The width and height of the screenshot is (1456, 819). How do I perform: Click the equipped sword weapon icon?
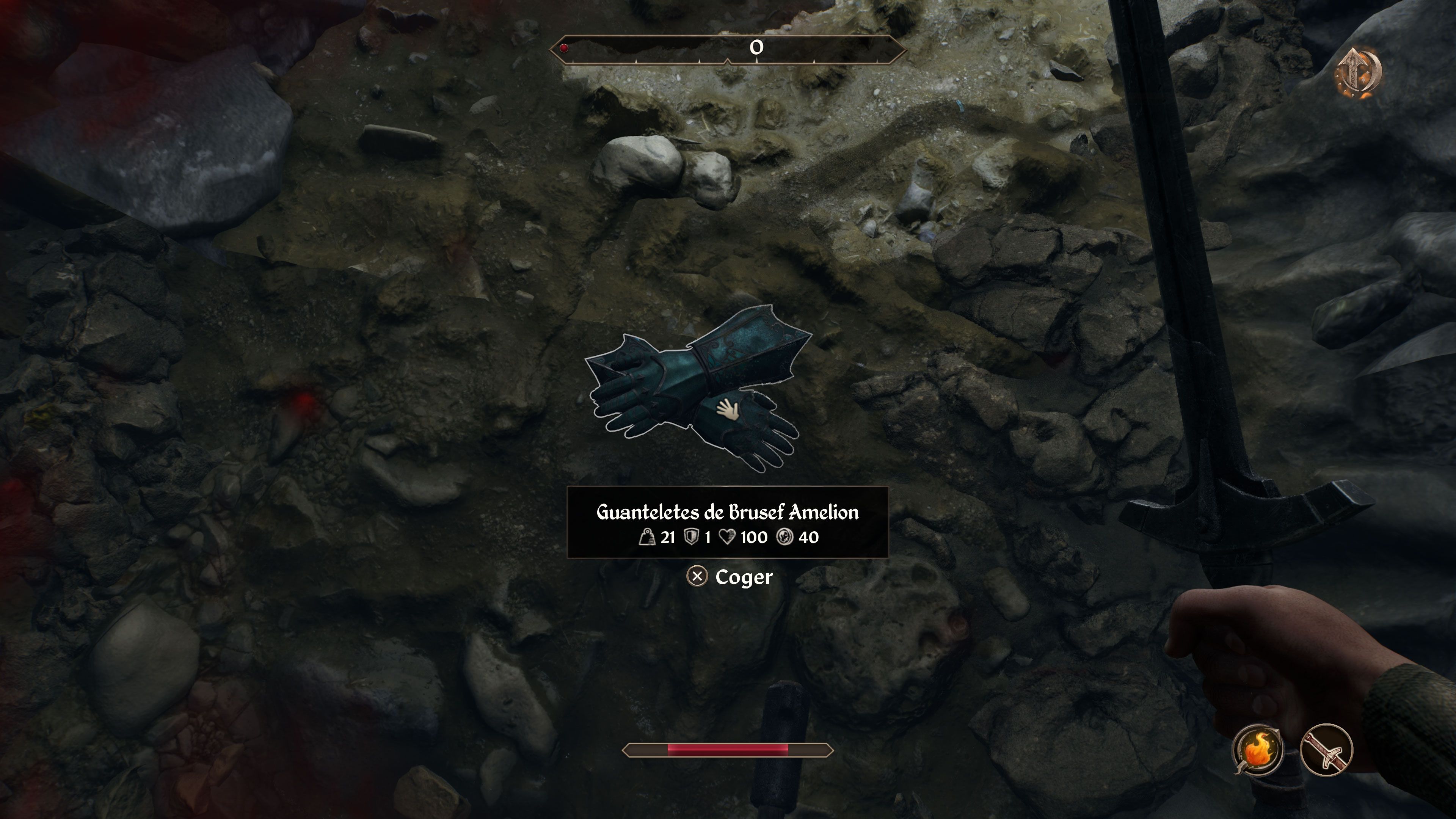pos(1326,750)
